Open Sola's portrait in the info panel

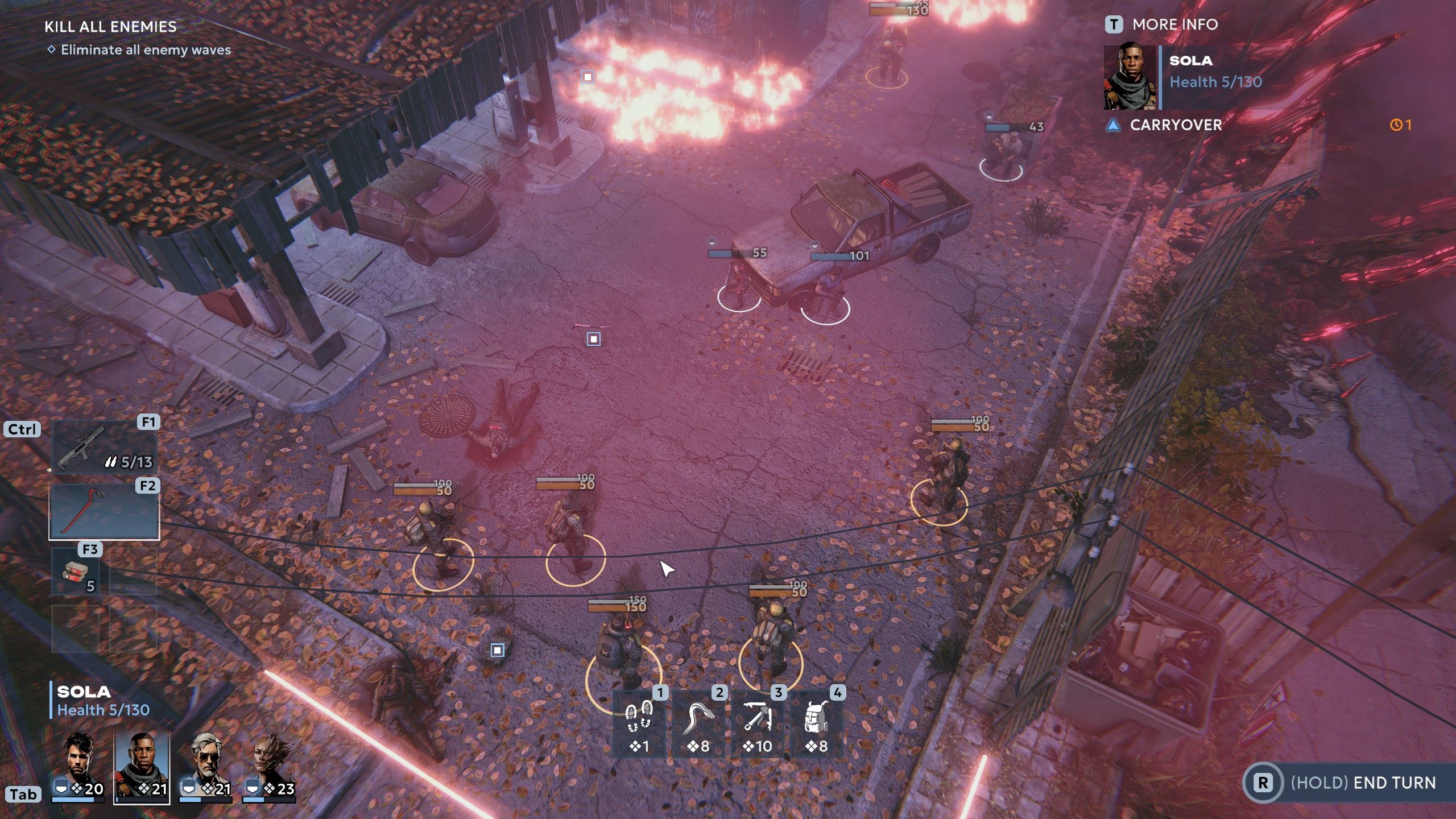[x=1130, y=78]
